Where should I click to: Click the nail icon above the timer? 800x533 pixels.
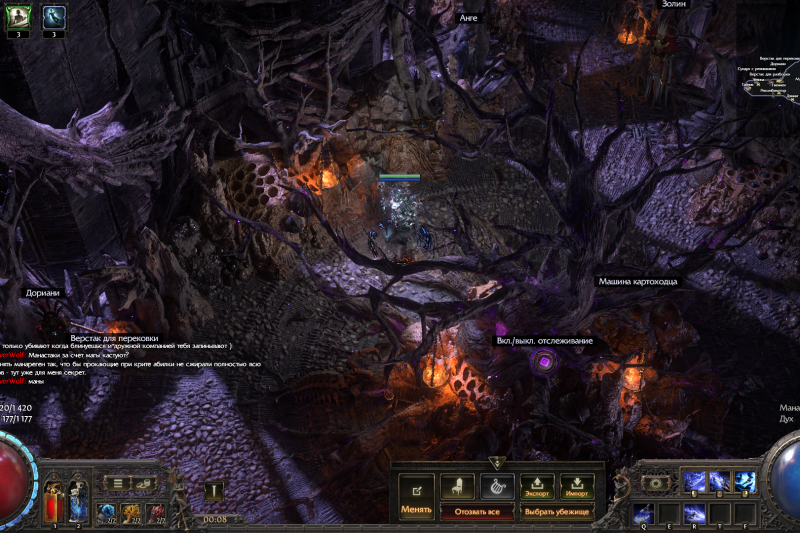click(x=212, y=489)
